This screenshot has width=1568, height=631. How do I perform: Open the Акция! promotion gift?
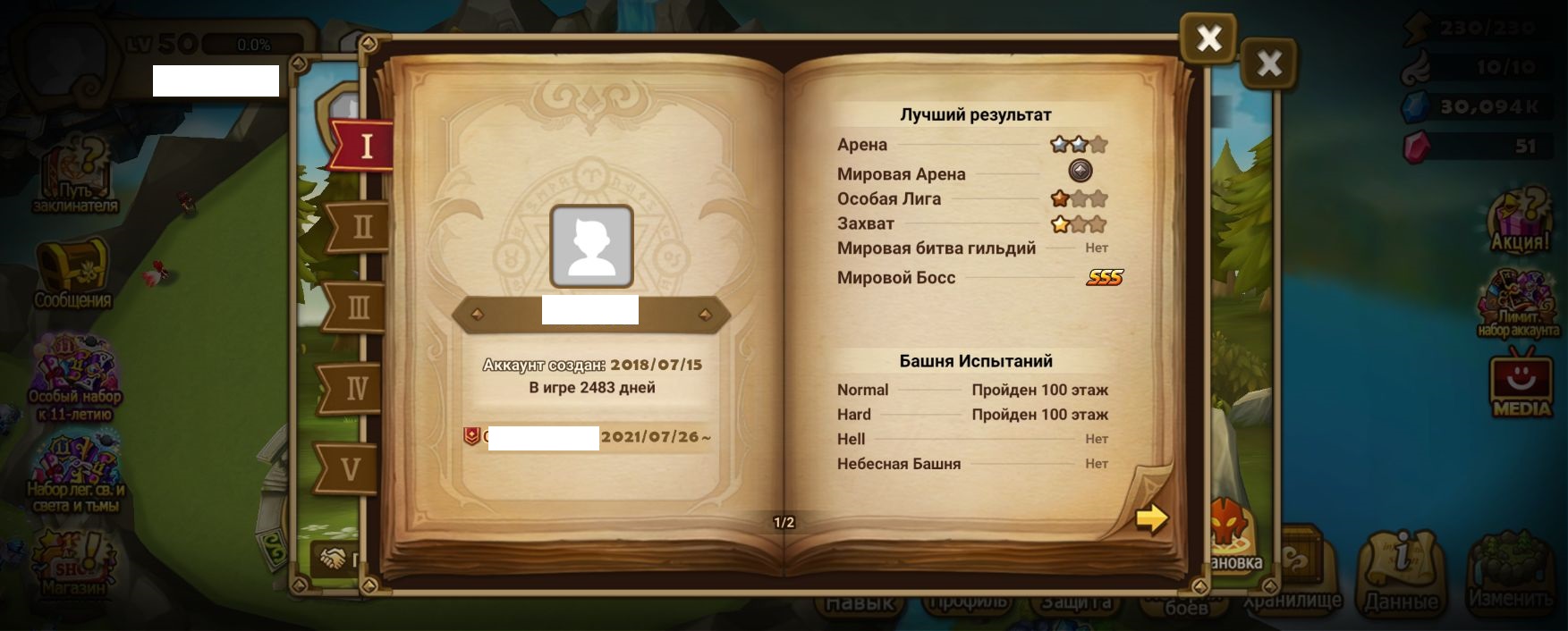(x=1519, y=220)
